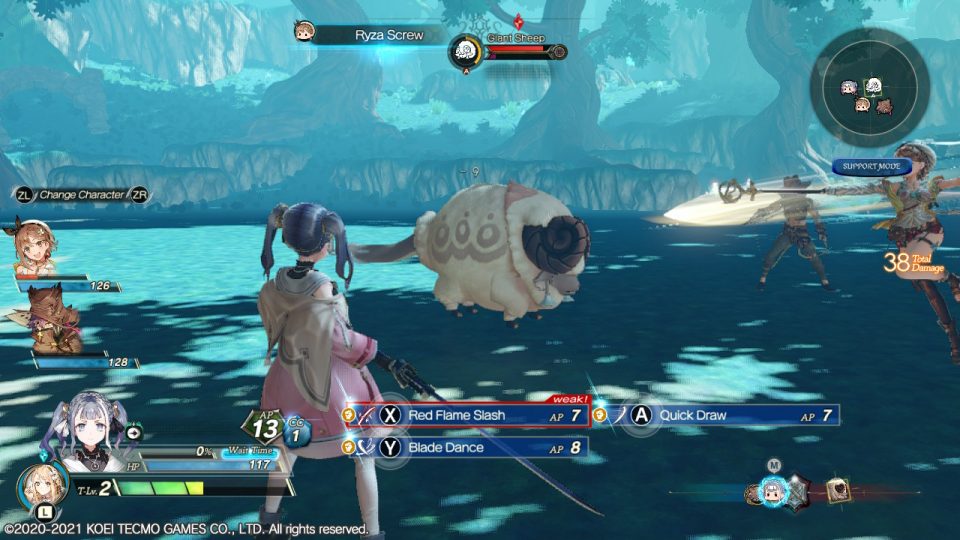
Task: Choose the Blade Dance skill
Action: (x=467, y=448)
